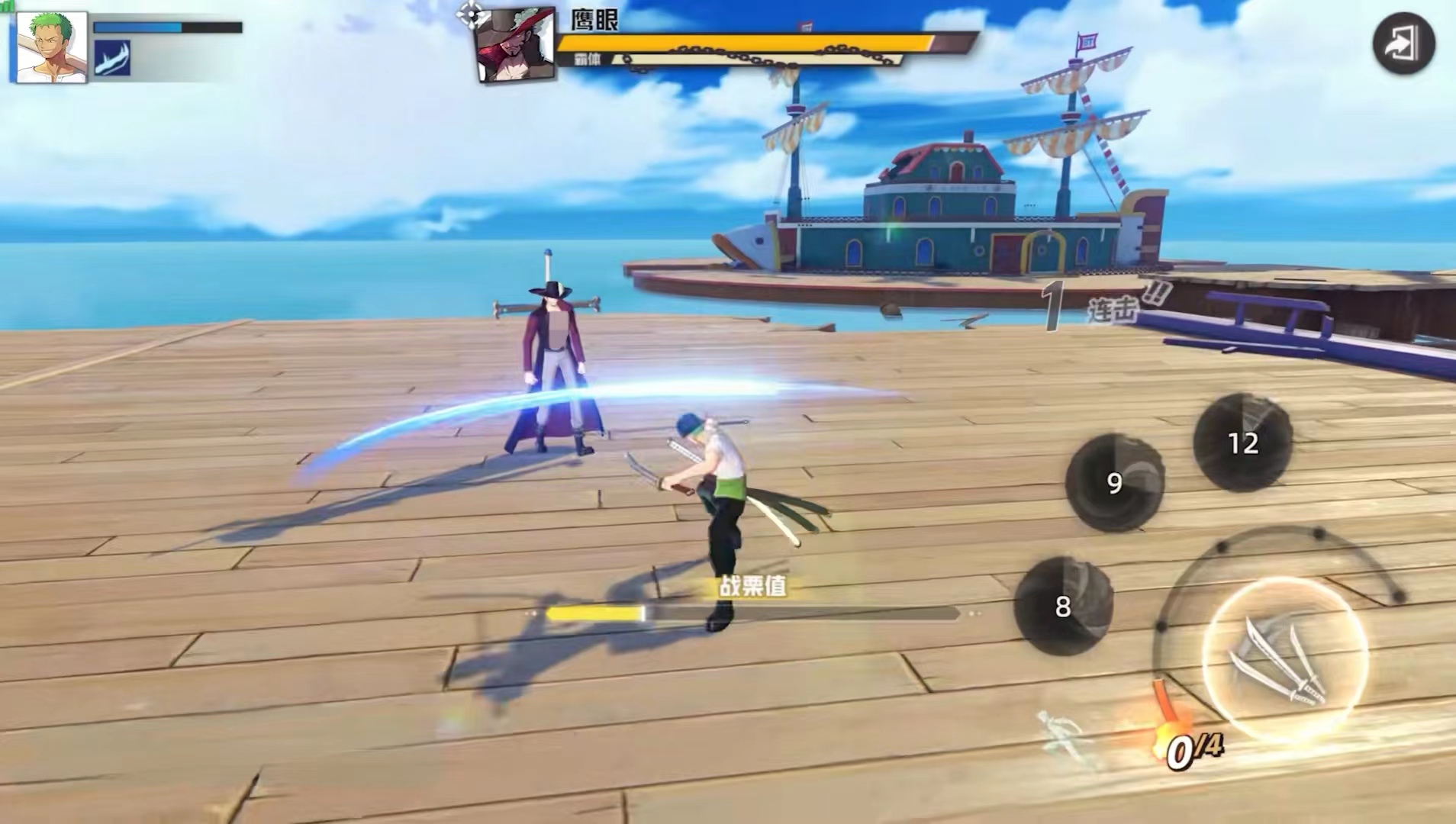Activate the skill on 8-second cooldown
1456x824 pixels.
[1063, 607]
